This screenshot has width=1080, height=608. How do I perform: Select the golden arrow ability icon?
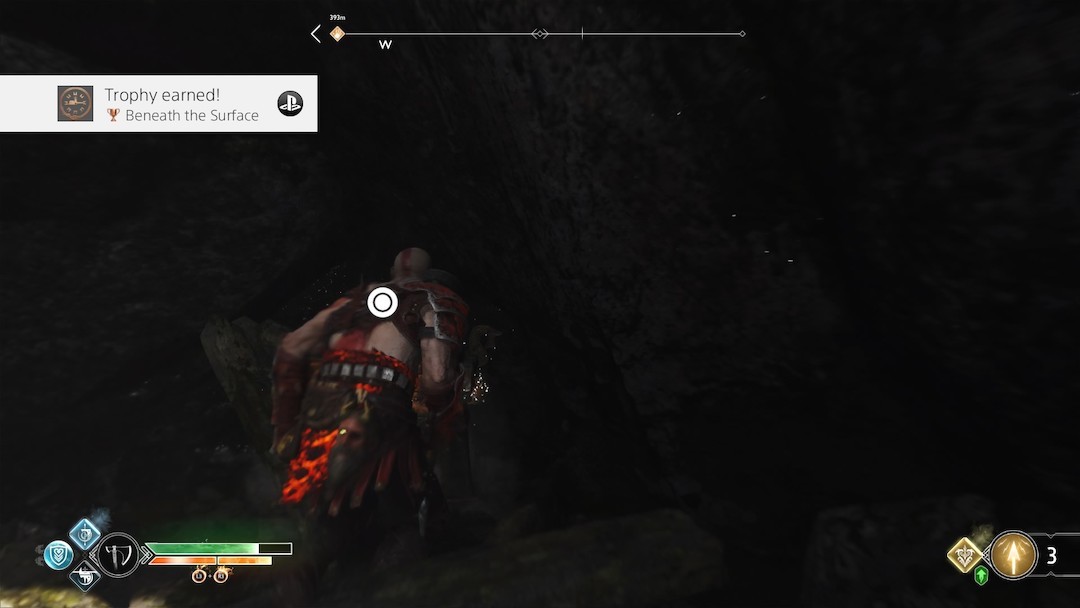point(1013,555)
